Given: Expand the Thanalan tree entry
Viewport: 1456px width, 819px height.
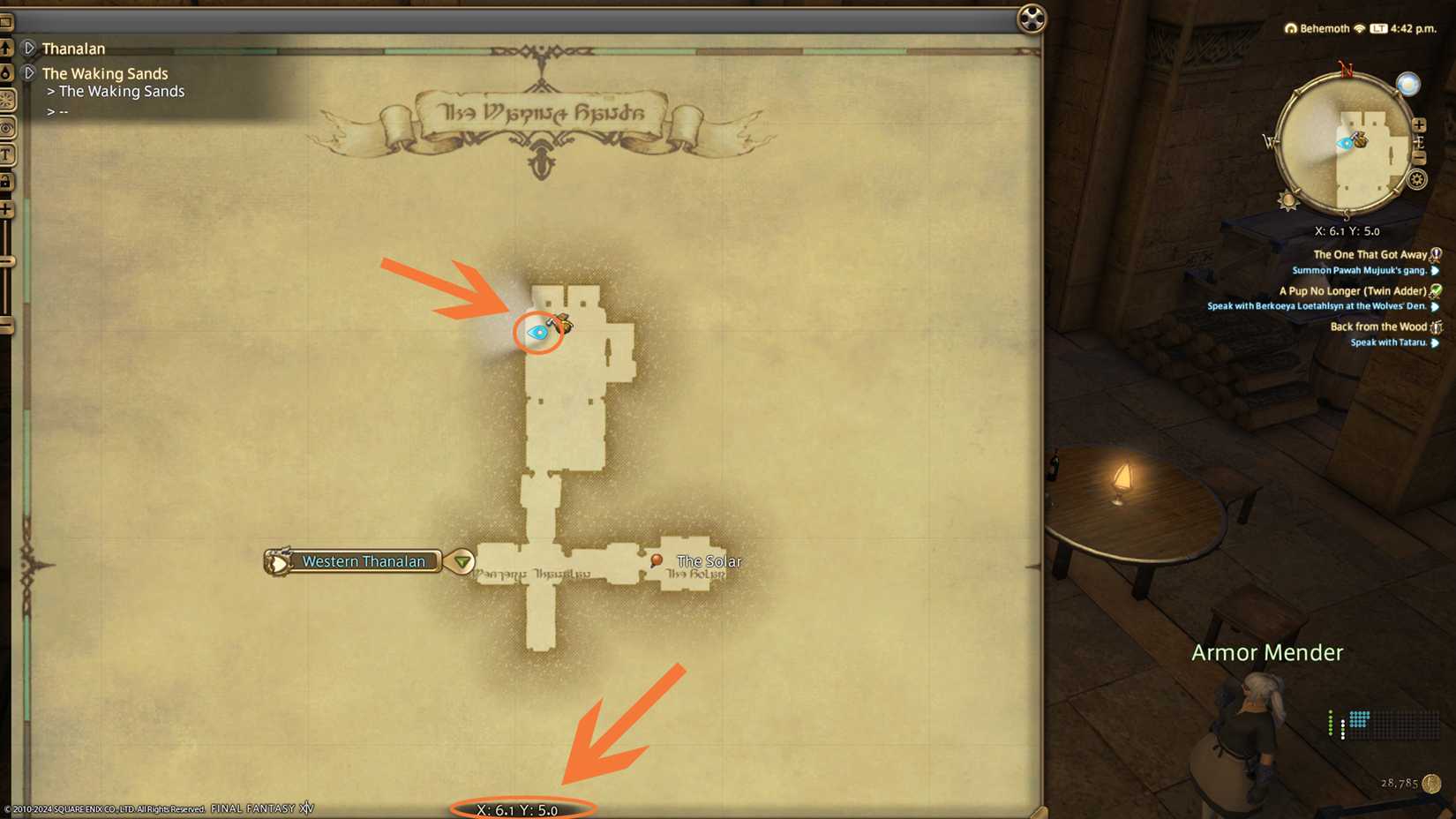Looking at the screenshot, I should [29, 49].
